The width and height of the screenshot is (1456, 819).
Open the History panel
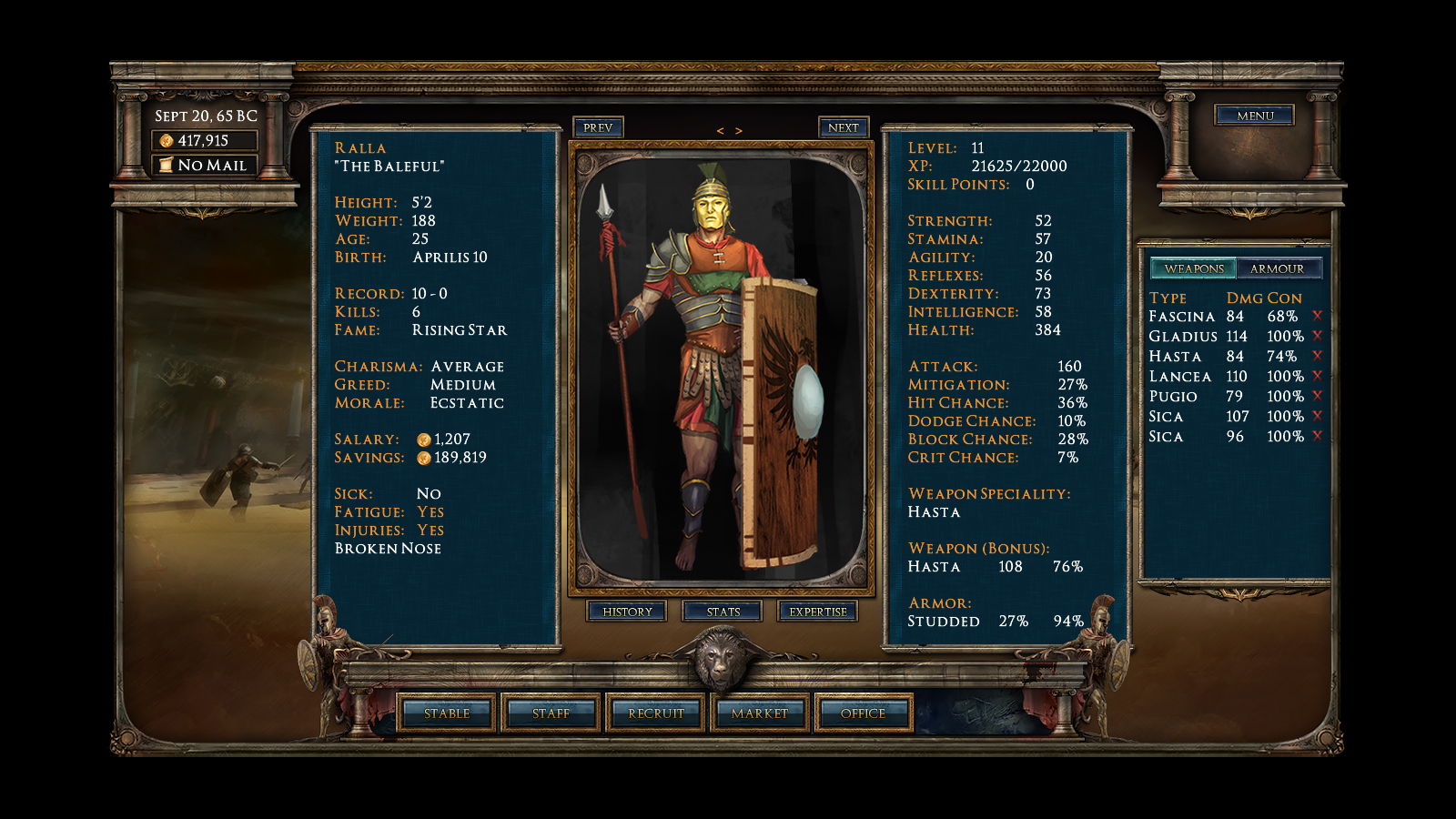pos(627,612)
